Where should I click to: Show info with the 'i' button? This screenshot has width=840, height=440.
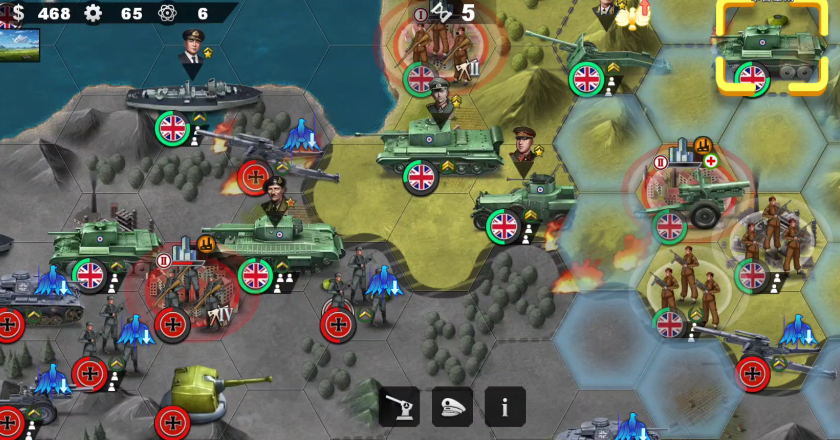[505, 407]
